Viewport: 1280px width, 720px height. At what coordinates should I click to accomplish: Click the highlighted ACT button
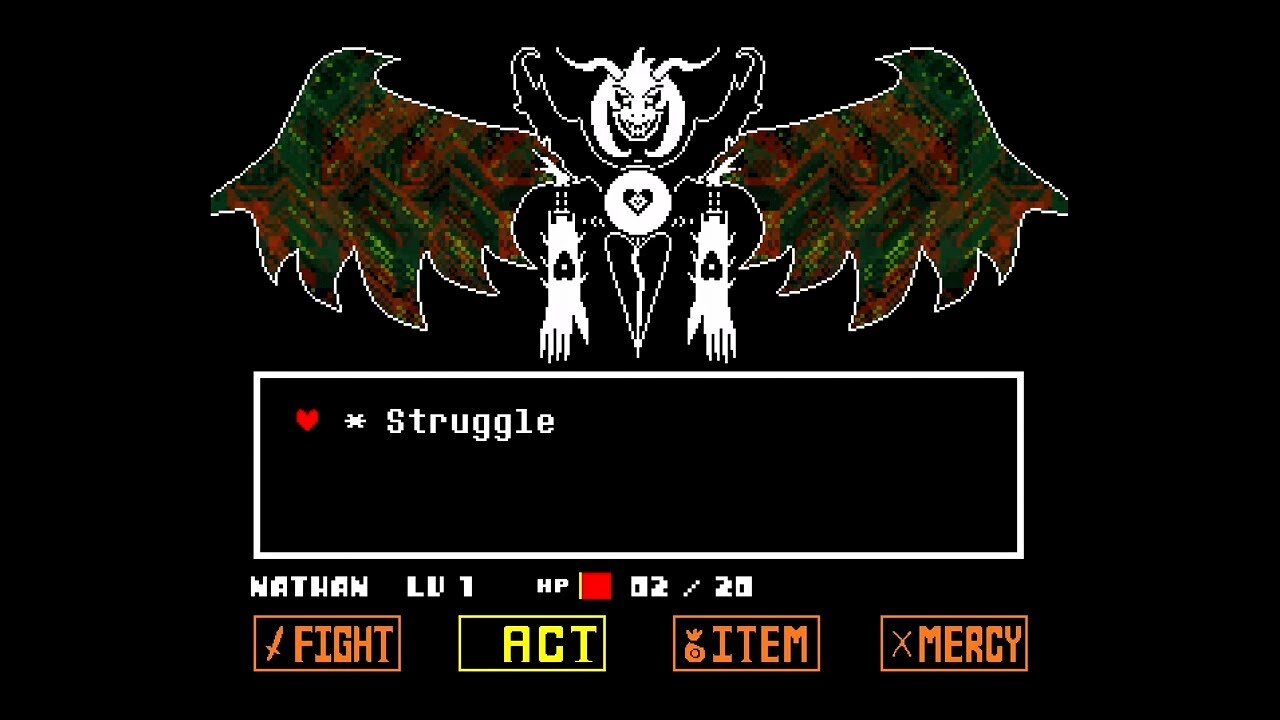pyautogui.click(x=533, y=644)
